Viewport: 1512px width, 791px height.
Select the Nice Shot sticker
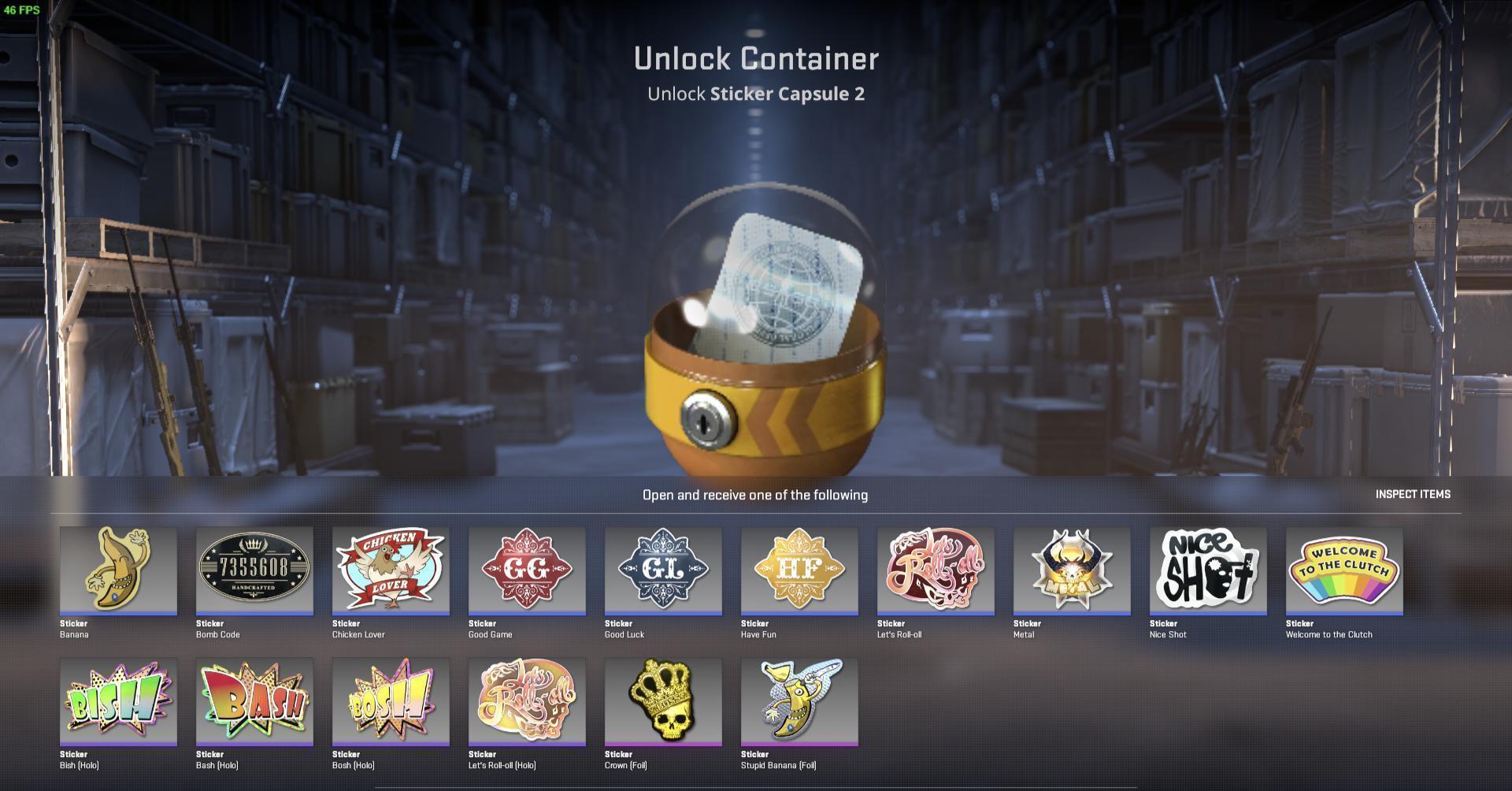pyautogui.click(x=1208, y=570)
